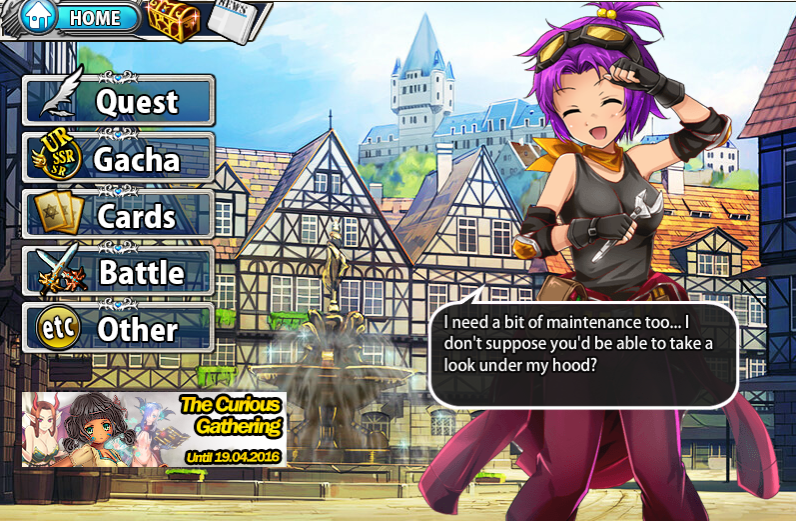Enter the Battle menu
The height and width of the screenshot is (521, 796).
point(119,272)
